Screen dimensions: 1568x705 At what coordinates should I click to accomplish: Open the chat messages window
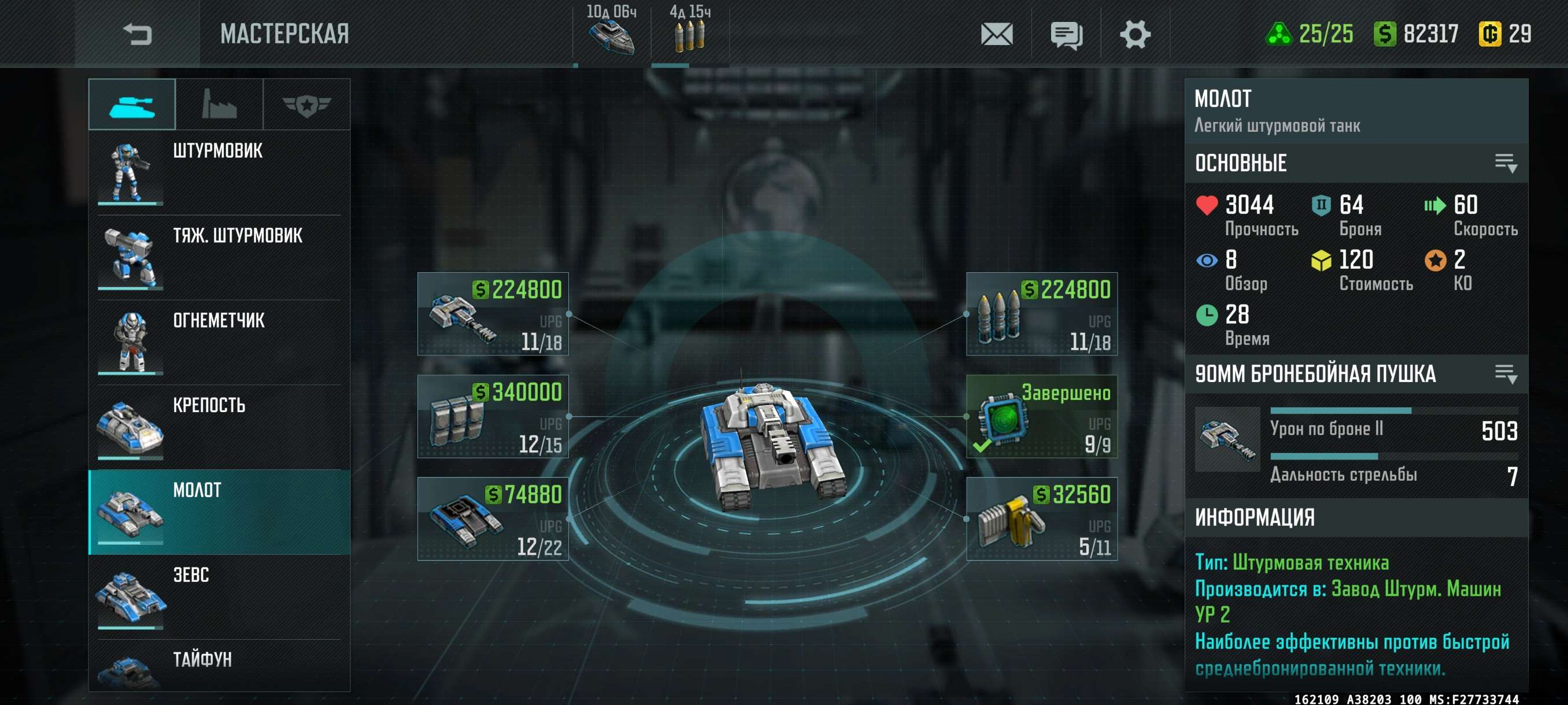(1066, 34)
